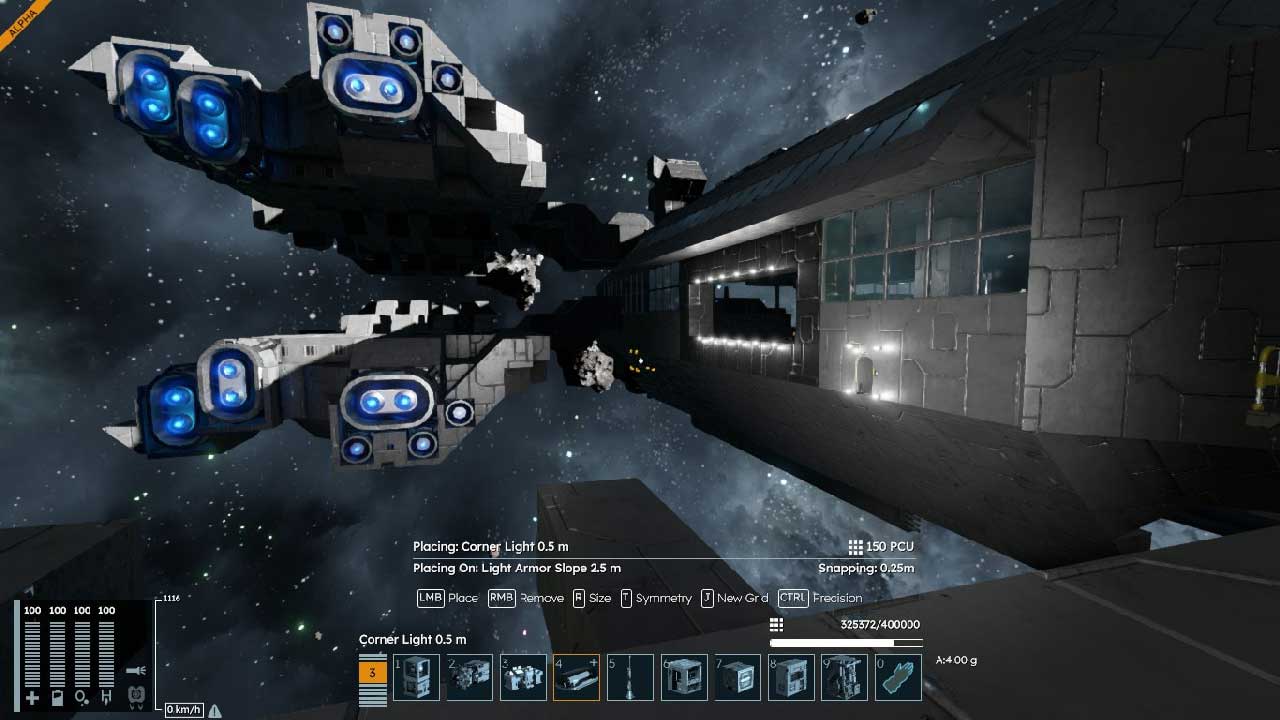Select the glove hand tool in slot 0

pos(898,678)
